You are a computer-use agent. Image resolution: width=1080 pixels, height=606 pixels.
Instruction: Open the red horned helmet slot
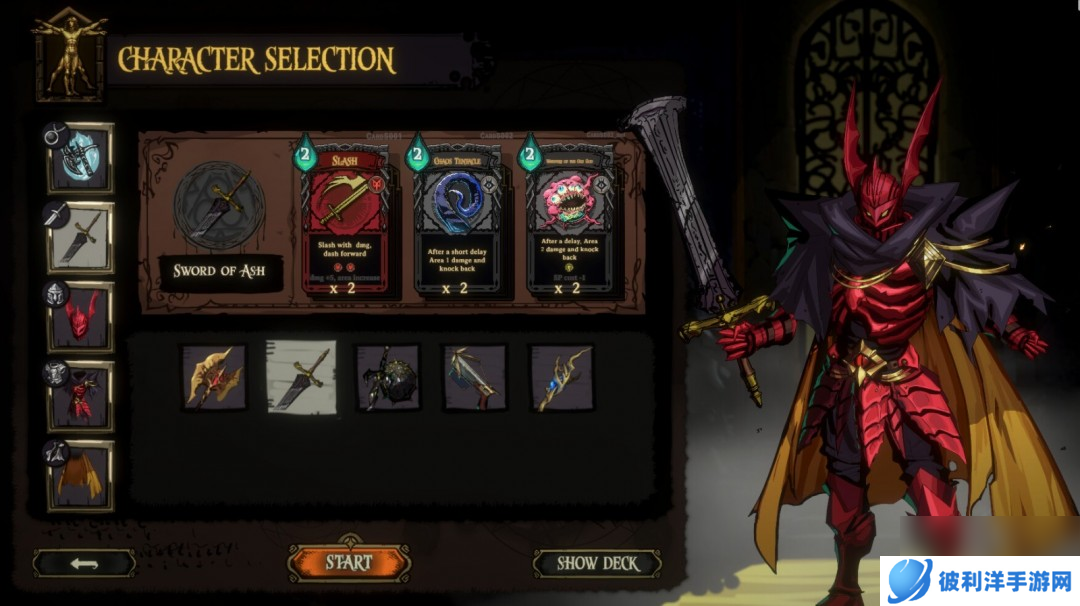tap(80, 316)
